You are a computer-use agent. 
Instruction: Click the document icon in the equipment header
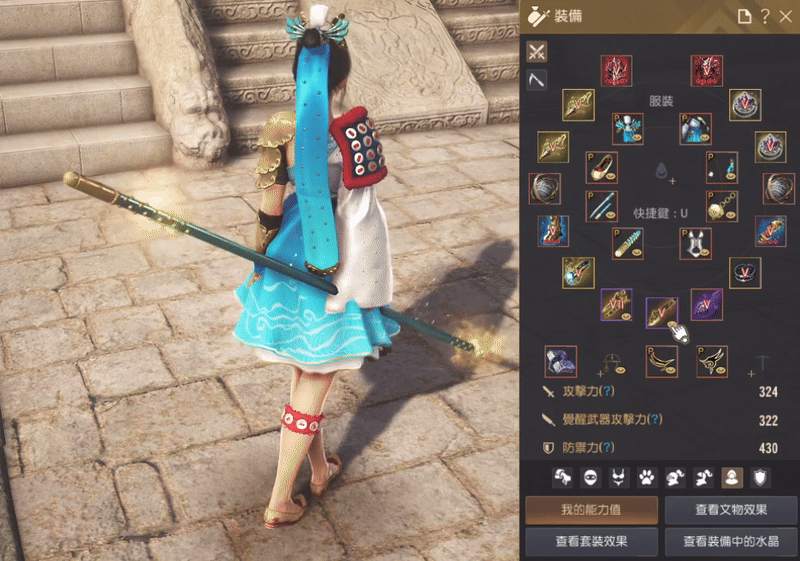[743, 16]
